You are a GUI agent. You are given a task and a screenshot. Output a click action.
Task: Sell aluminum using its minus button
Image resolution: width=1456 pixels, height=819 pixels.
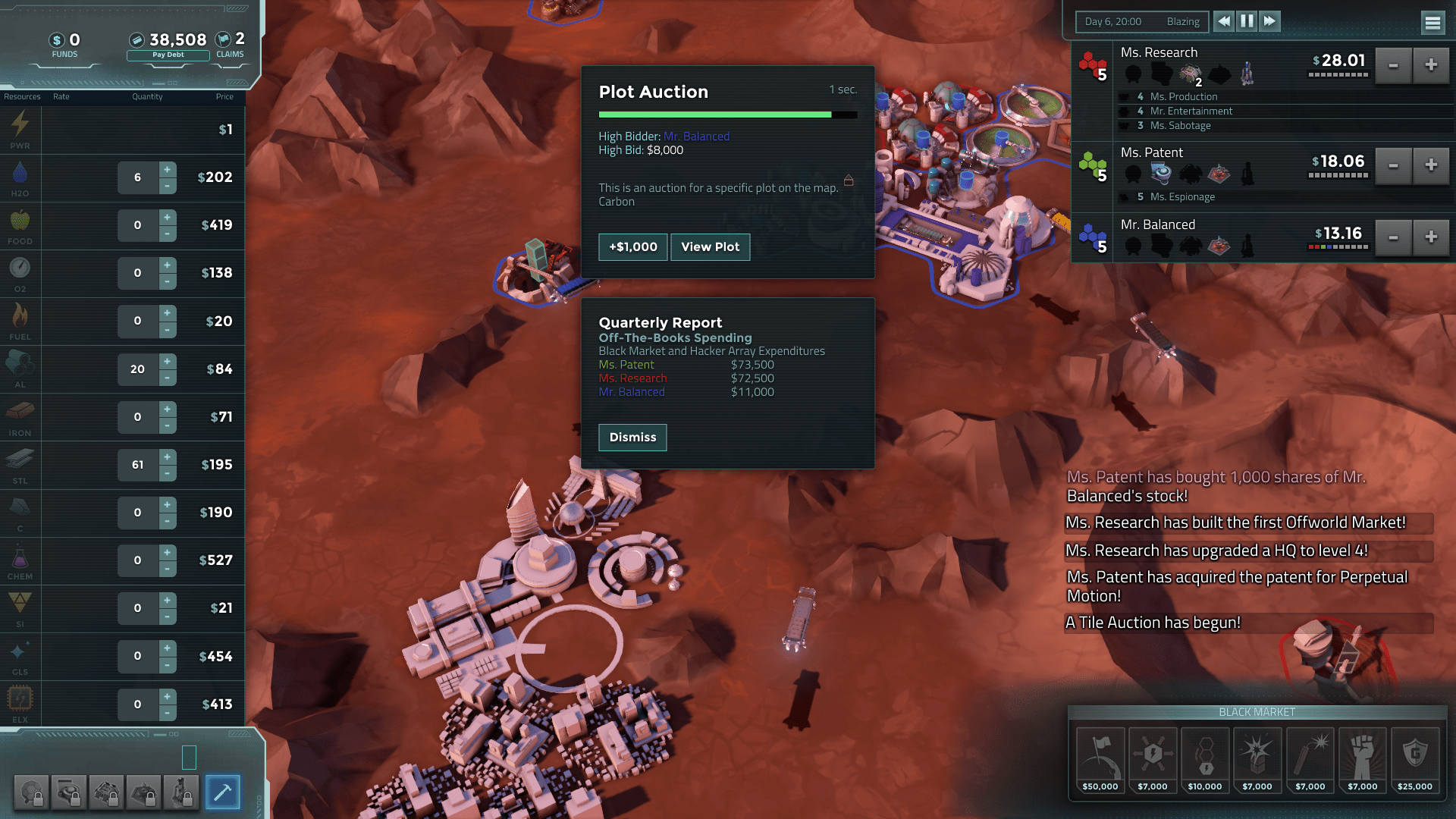point(168,377)
